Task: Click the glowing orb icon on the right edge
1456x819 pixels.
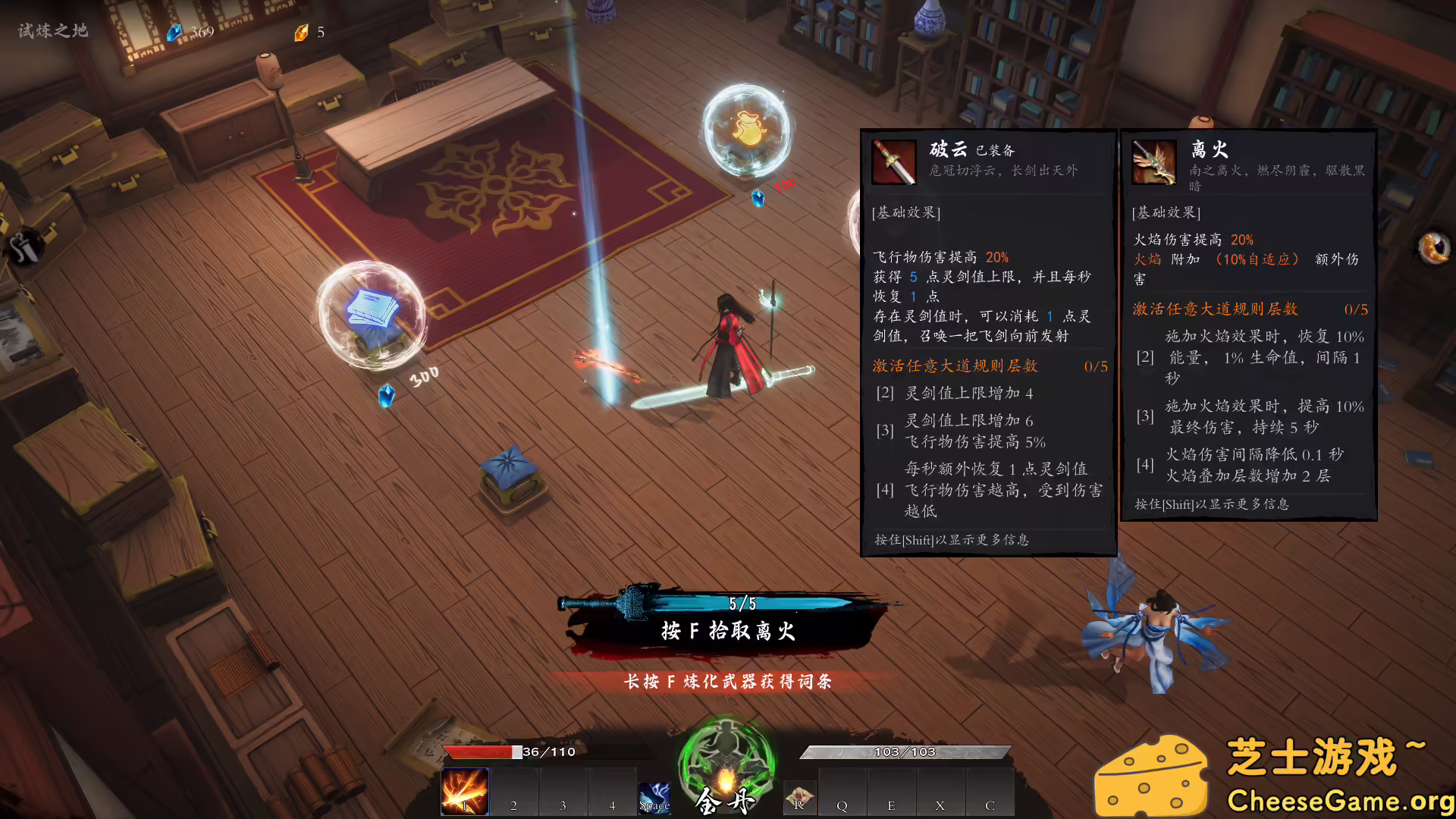Action: pyautogui.click(x=1433, y=247)
